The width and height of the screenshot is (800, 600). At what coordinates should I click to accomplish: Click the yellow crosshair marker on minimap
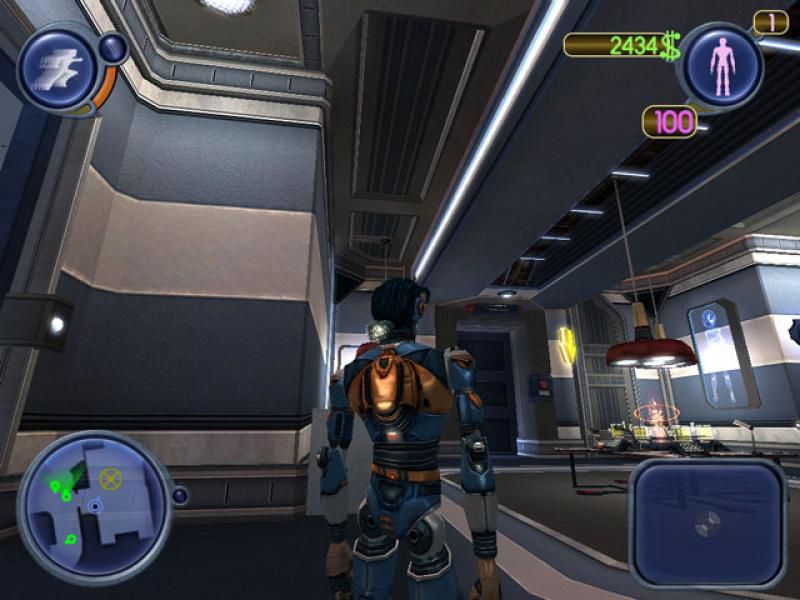pyautogui.click(x=111, y=481)
